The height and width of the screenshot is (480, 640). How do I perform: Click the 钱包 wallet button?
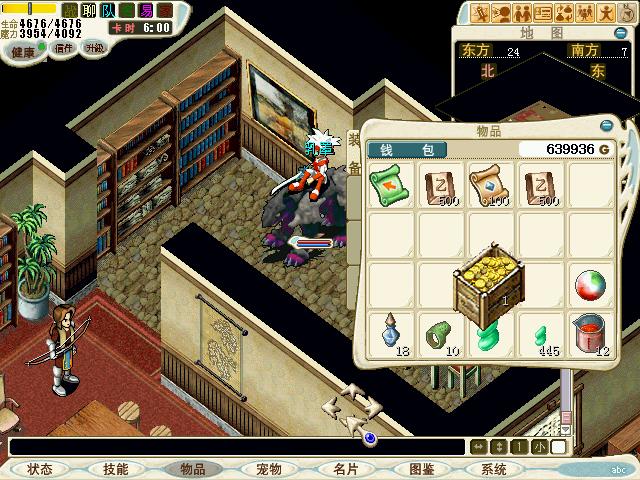pos(407,150)
